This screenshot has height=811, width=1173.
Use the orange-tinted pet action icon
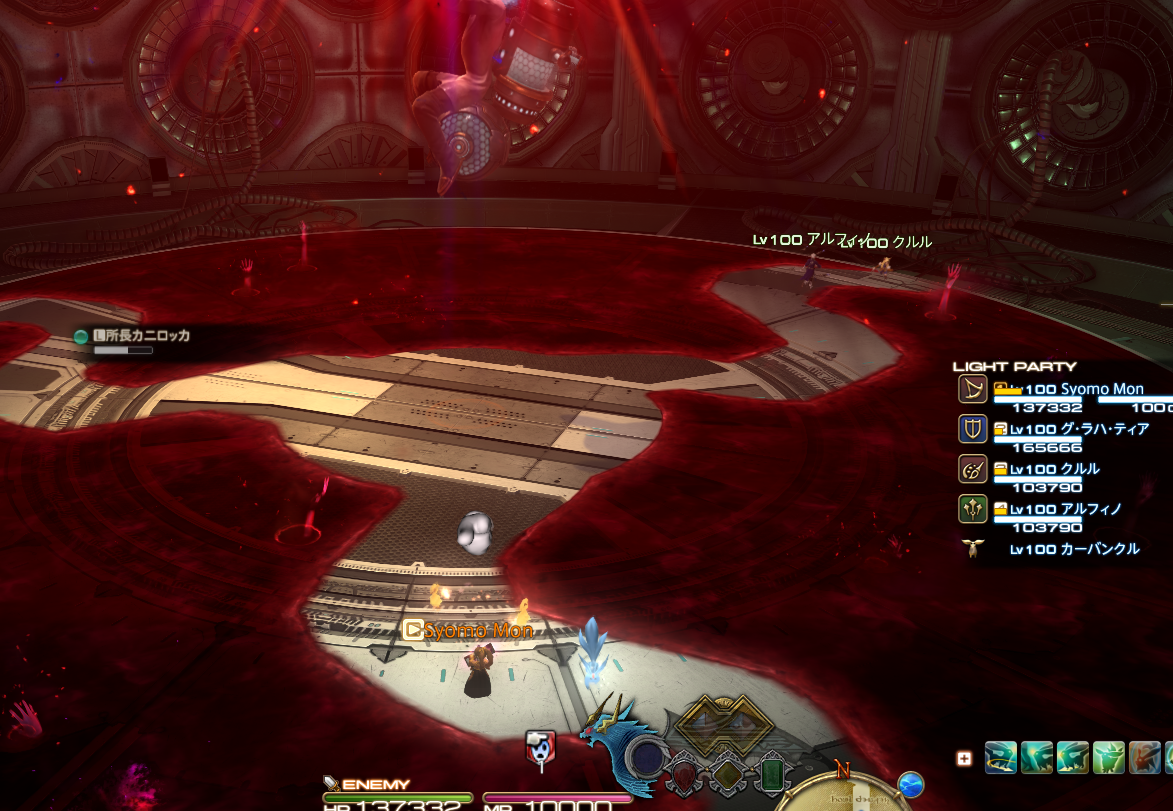click(1145, 757)
